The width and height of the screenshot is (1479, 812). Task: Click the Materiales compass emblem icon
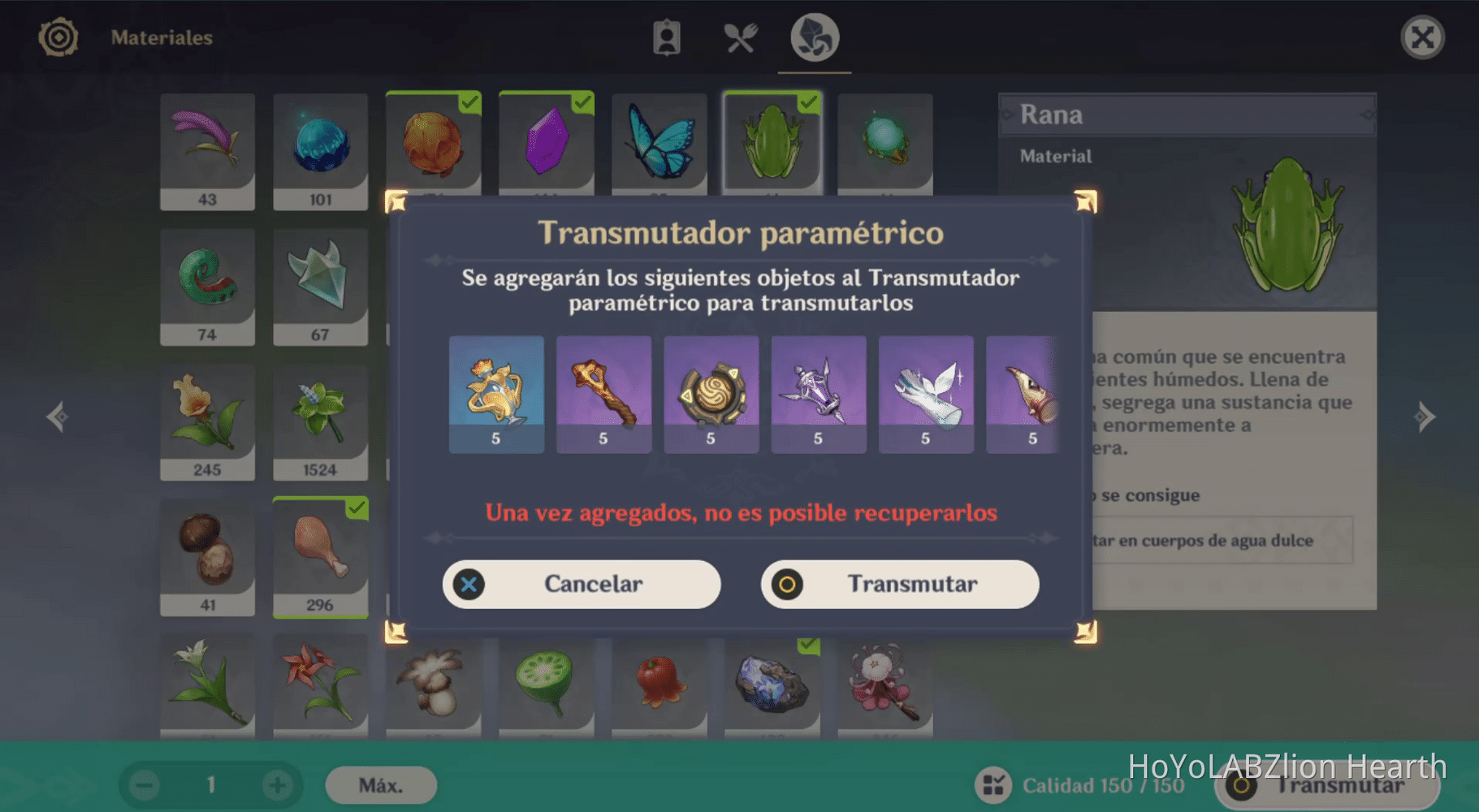[57, 37]
